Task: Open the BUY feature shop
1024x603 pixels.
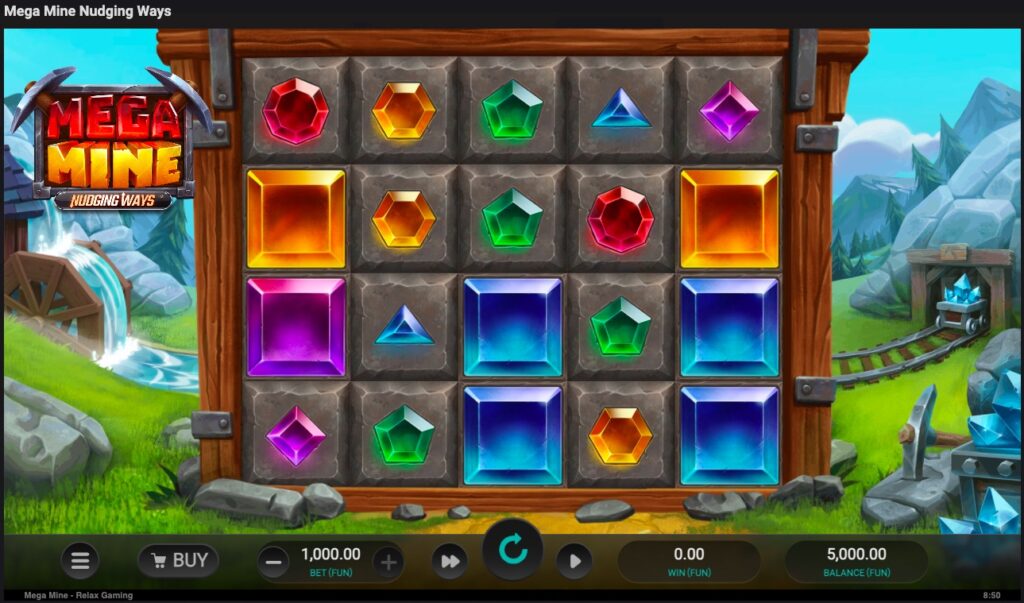Action: coord(178,561)
